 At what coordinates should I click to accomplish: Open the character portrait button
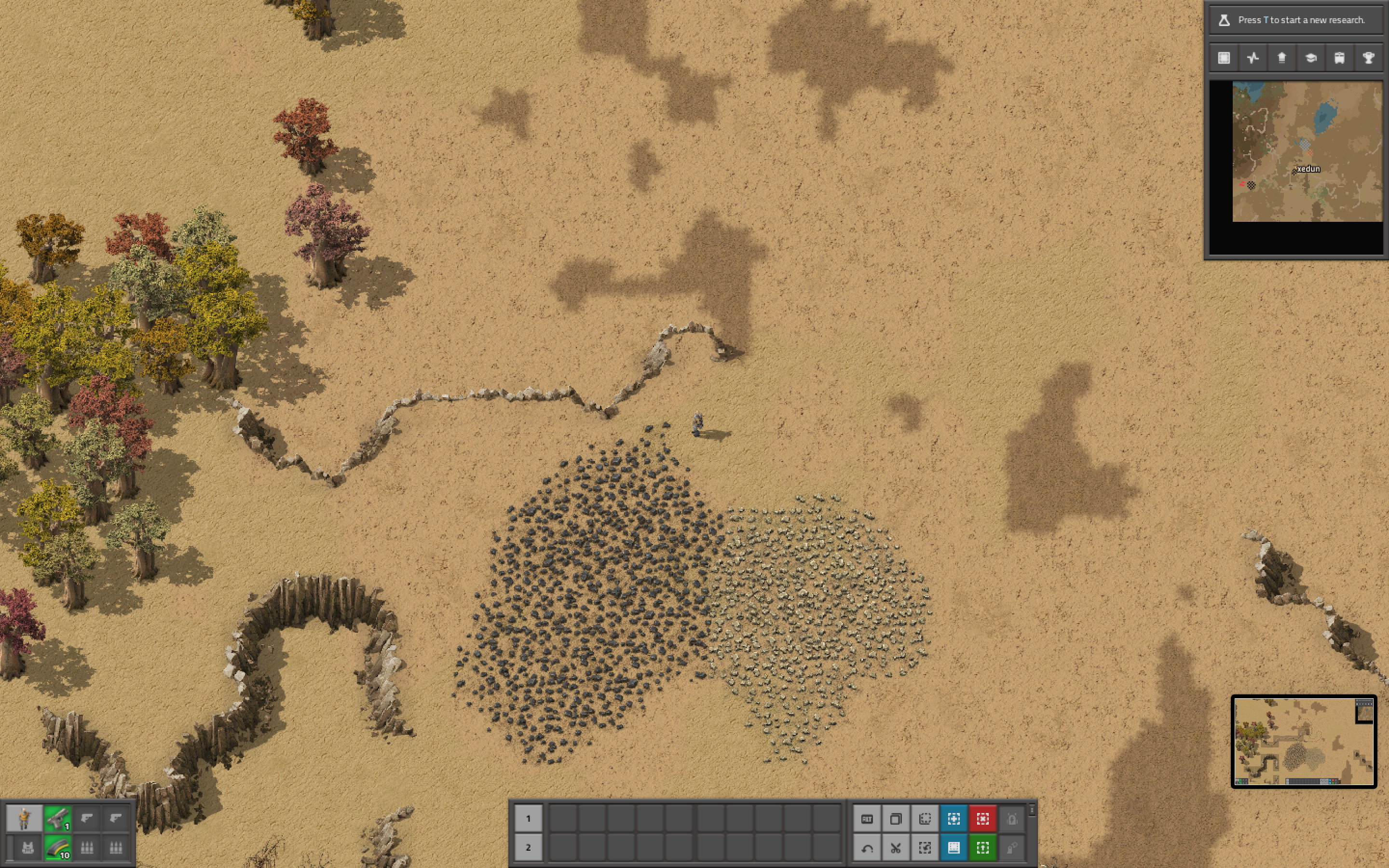(x=24, y=819)
